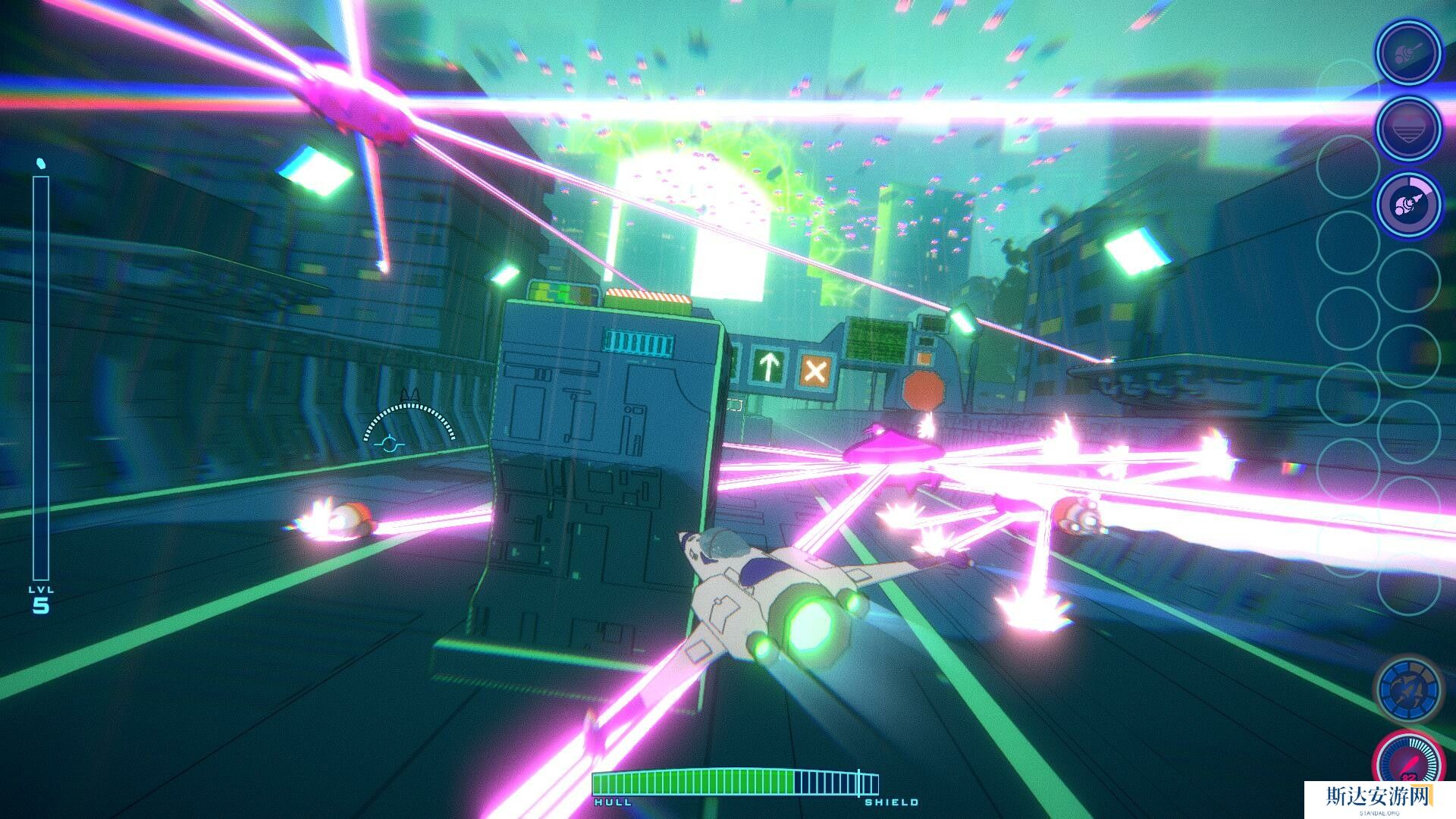
Task: Trigger the bright comet ability on cooldown
Action: (1408, 204)
